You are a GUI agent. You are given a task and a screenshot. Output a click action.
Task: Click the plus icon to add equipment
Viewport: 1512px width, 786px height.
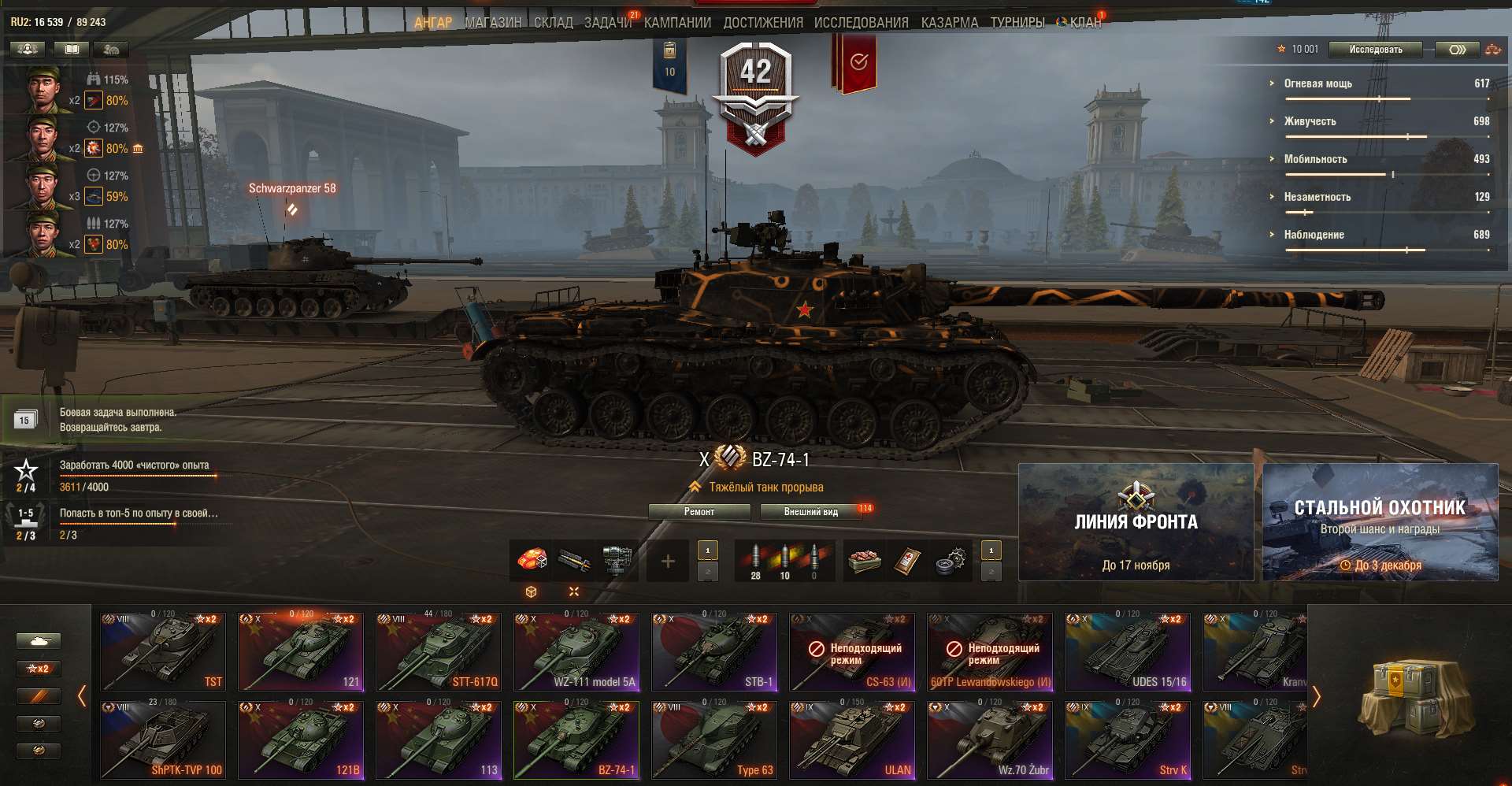pyautogui.click(x=667, y=561)
